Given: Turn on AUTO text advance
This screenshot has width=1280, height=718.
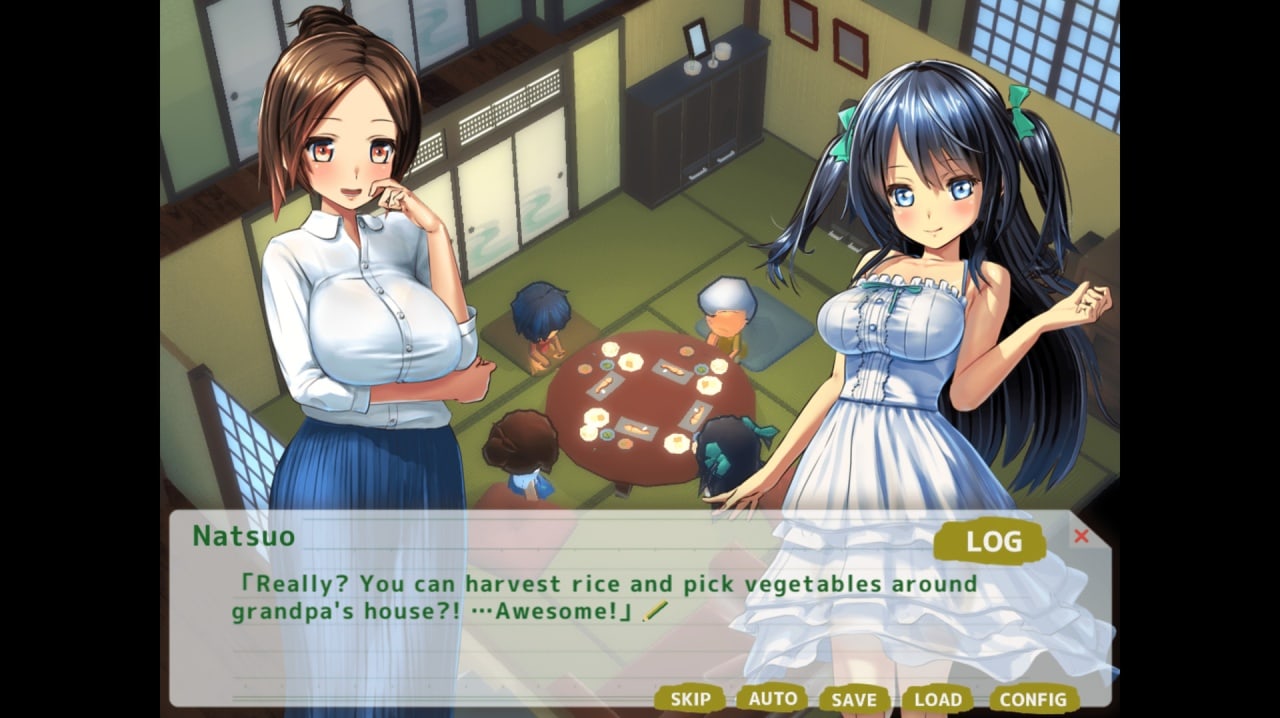Looking at the screenshot, I should pyautogui.click(x=772, y=698).
